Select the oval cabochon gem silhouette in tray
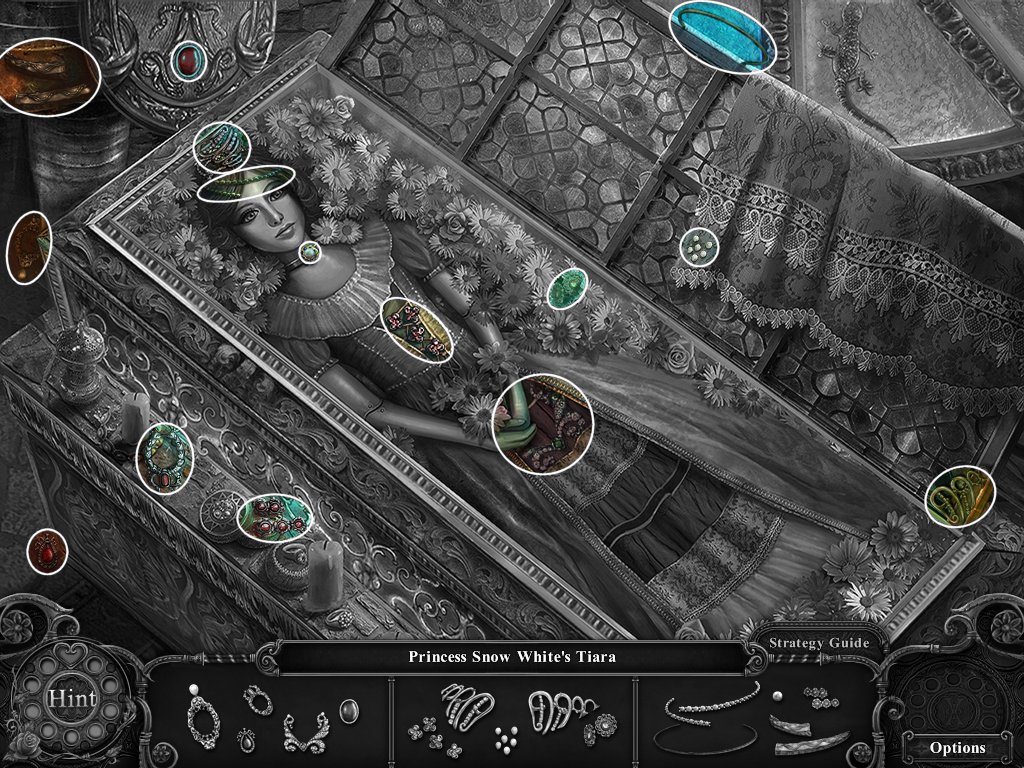1024x768 pixels. pos(349,711)
